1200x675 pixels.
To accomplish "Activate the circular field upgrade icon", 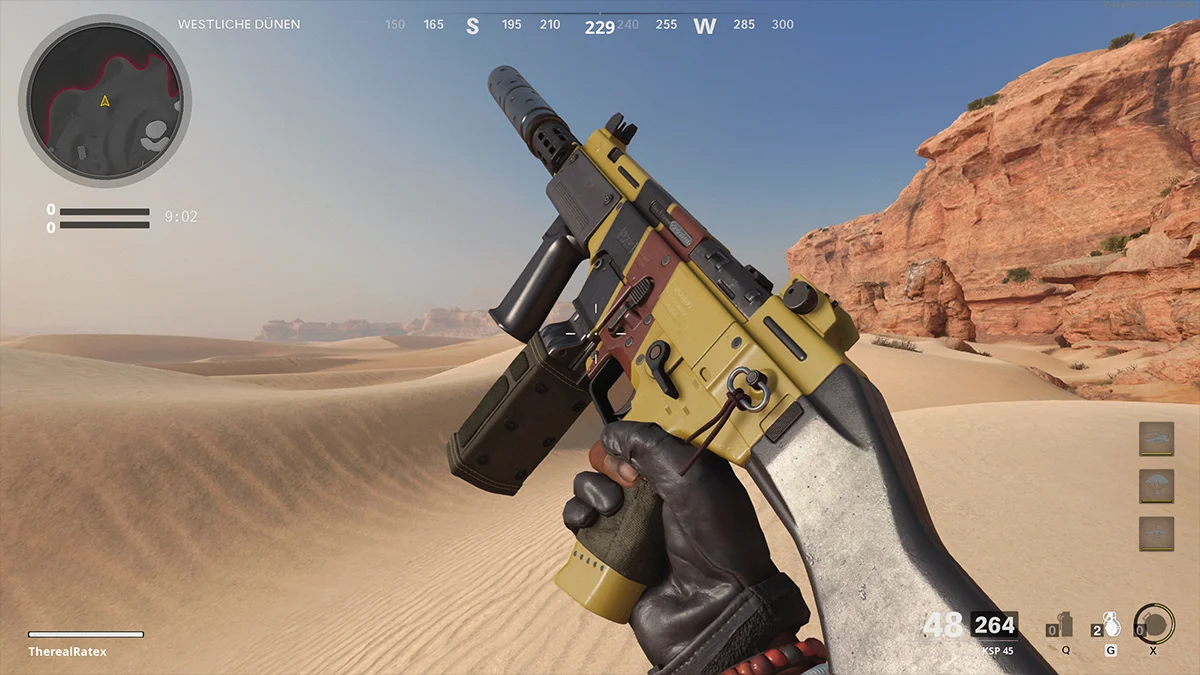I will (1155, 624).
